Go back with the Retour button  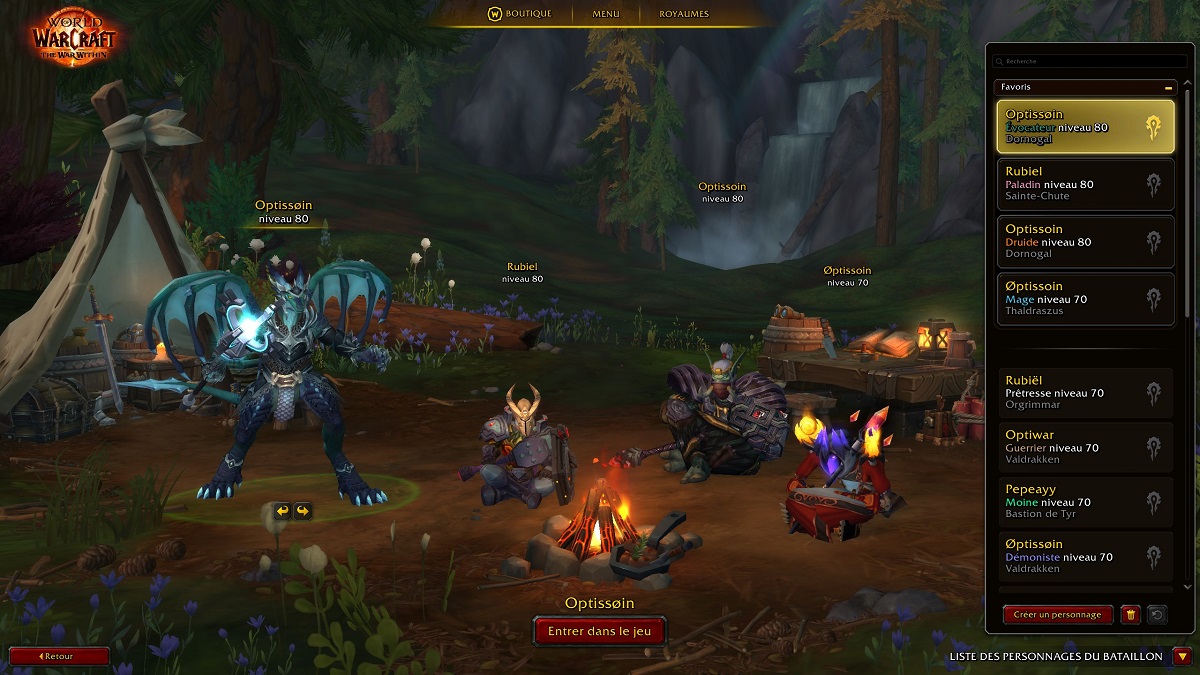pyautogui.click(x=59, y=656)
